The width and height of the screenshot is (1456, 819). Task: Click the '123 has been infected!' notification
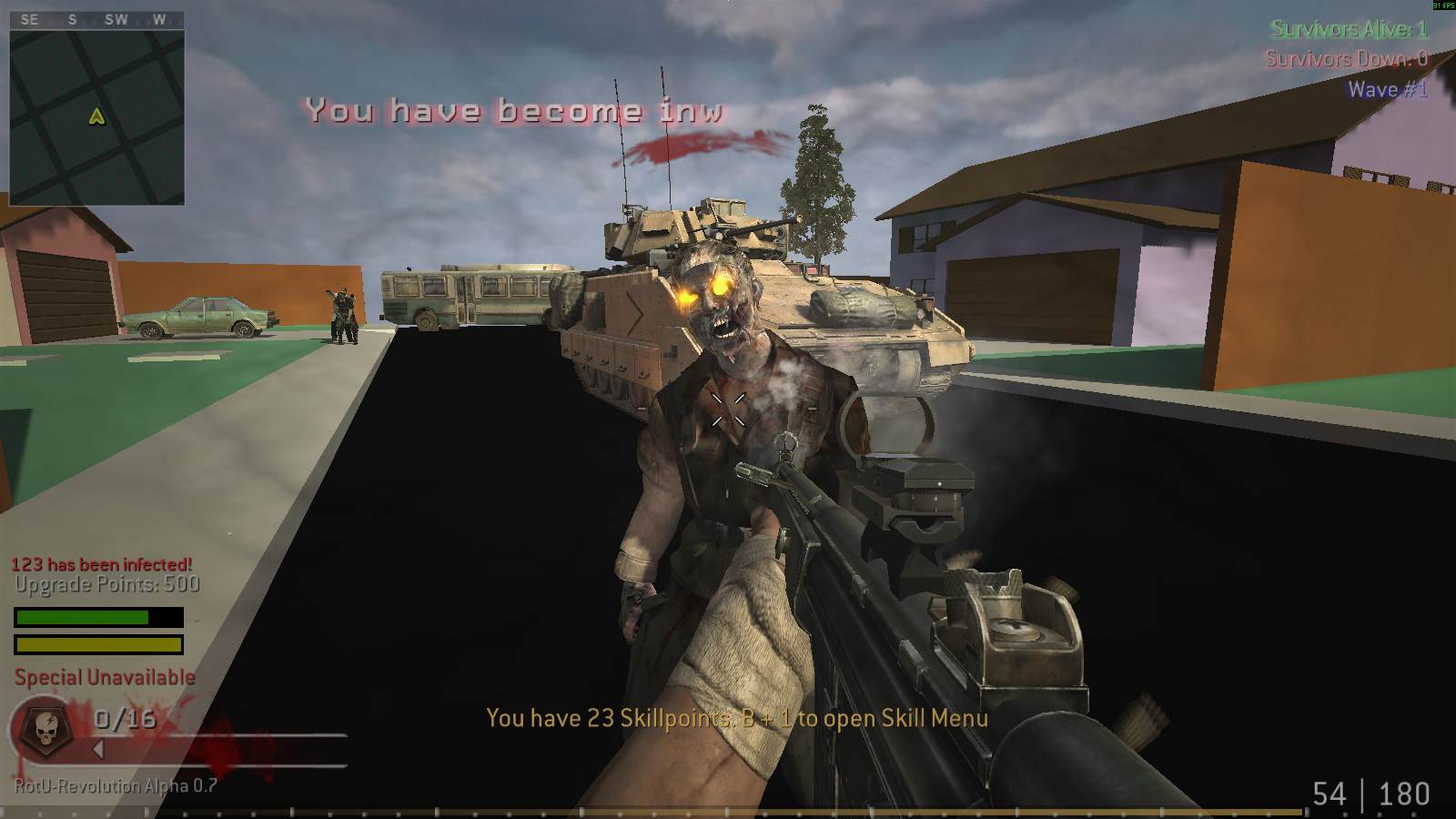point(103,562)
